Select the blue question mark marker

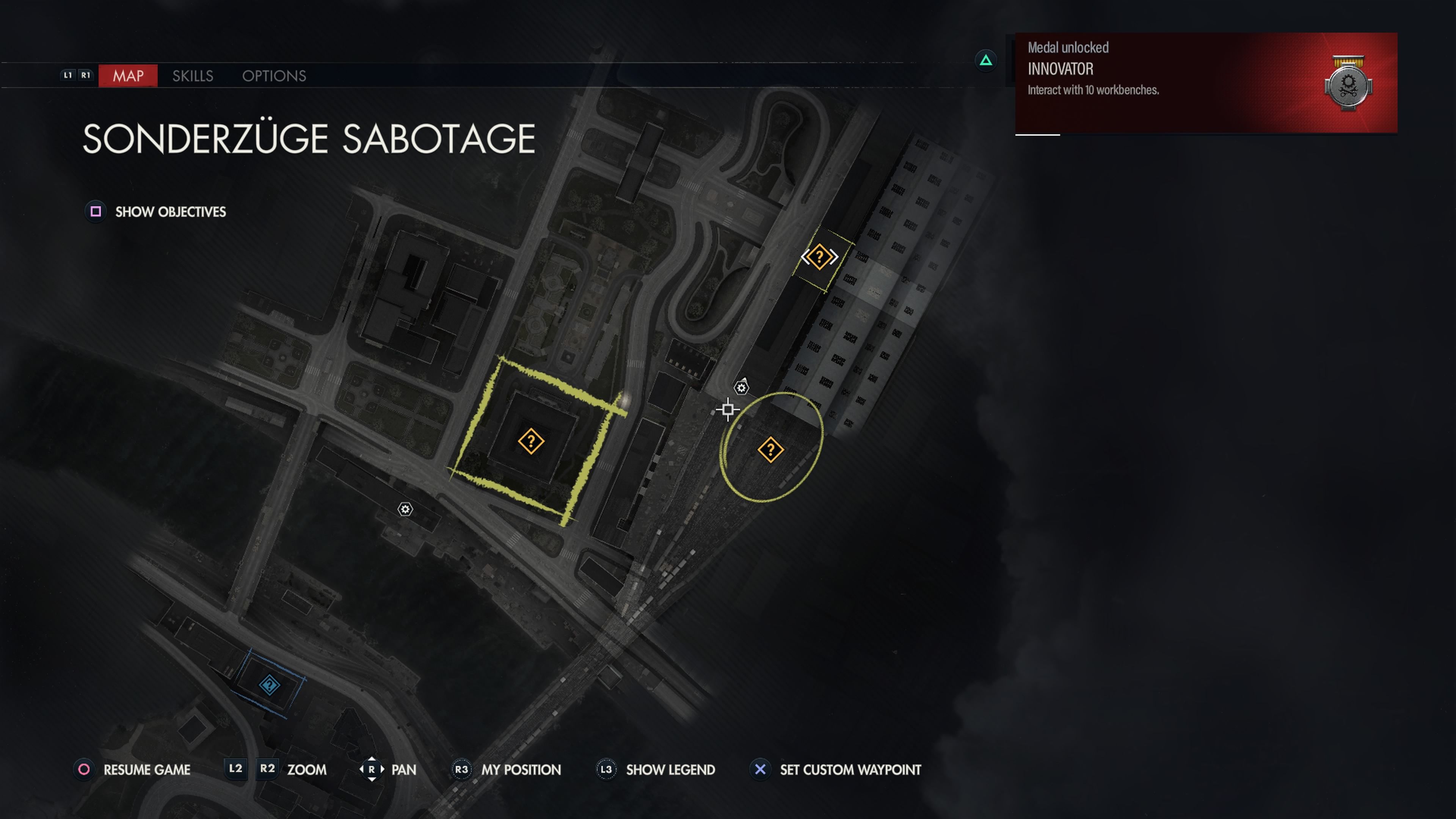coord(269,685)
